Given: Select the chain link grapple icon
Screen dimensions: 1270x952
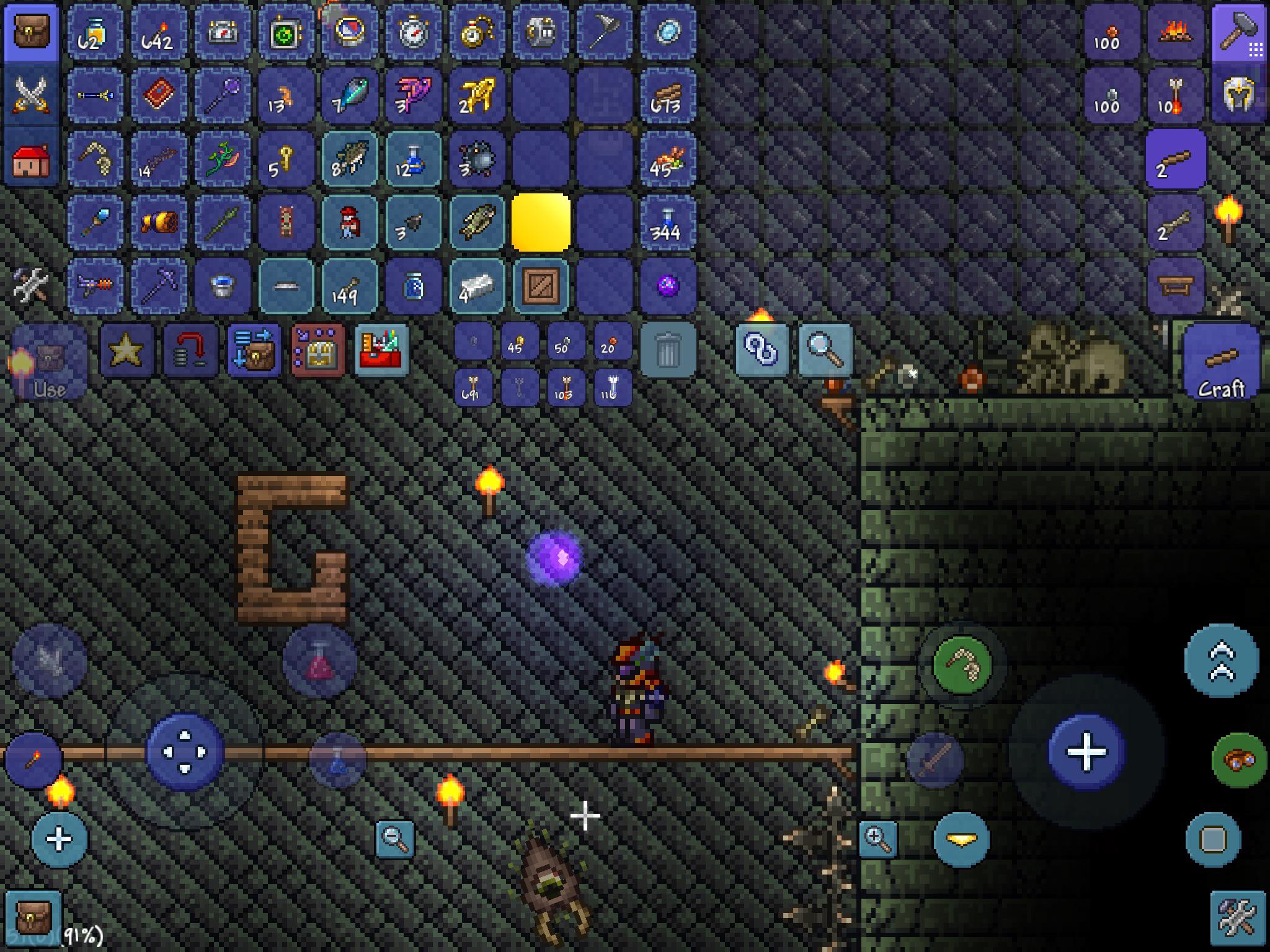Looking at the screenshot, I should pyautogui.click(x=762, y=351).
